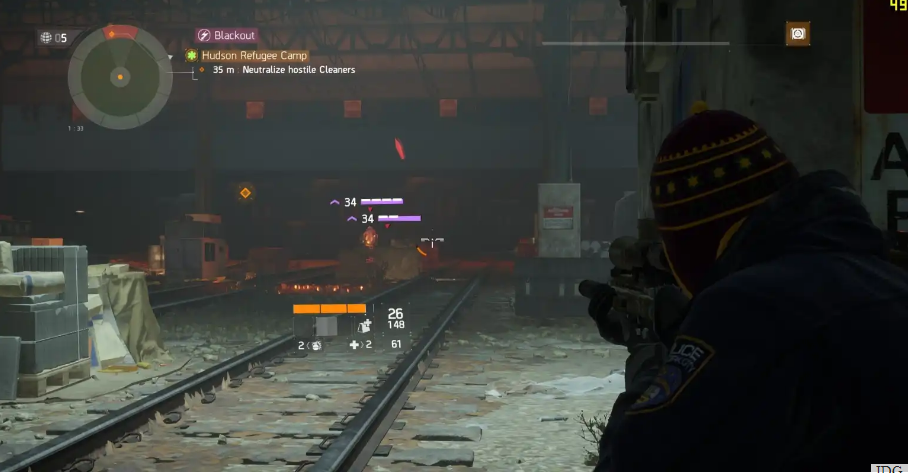Click the globe icon beside the minimap
The width and height of the screenshot is (909, 473).
click(x=45, y=38)
